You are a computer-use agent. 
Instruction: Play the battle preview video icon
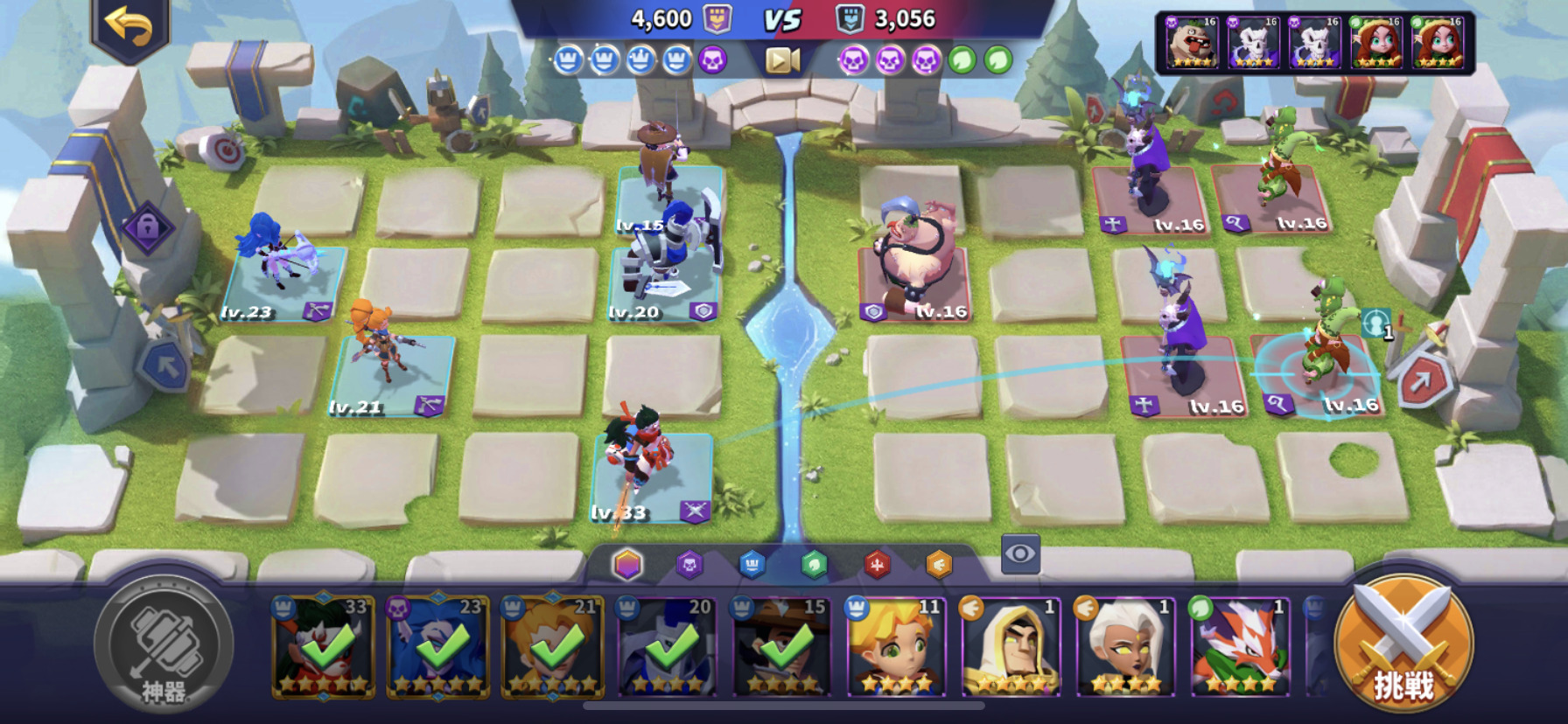[x=782, y=59]
